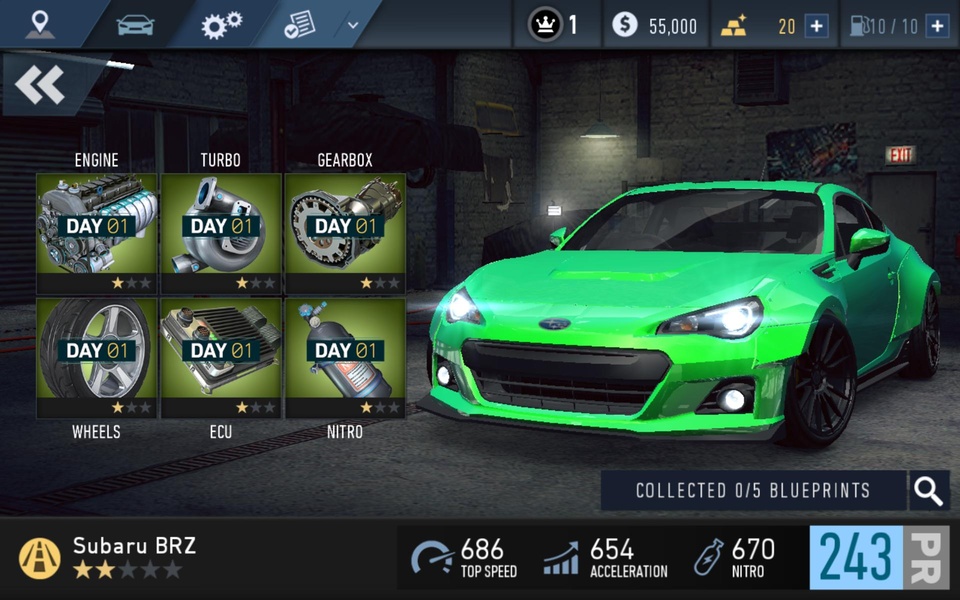The width and height of the screenshot is (960, 600).
Task: Select the Turbo part slot
Action: pos(221,233)
